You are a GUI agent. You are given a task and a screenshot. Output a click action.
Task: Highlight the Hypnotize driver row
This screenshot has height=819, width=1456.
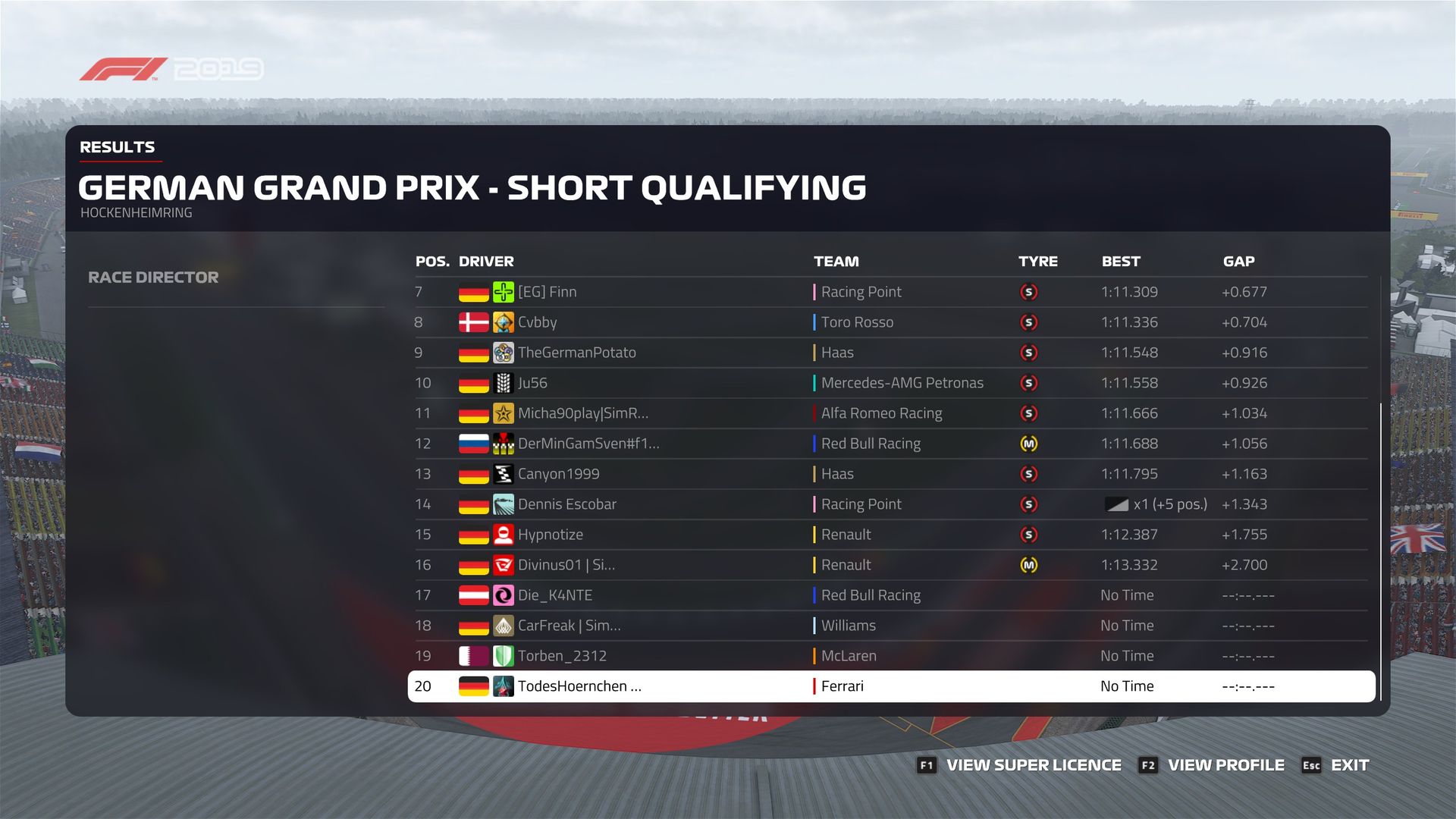(x=550, y=535)
